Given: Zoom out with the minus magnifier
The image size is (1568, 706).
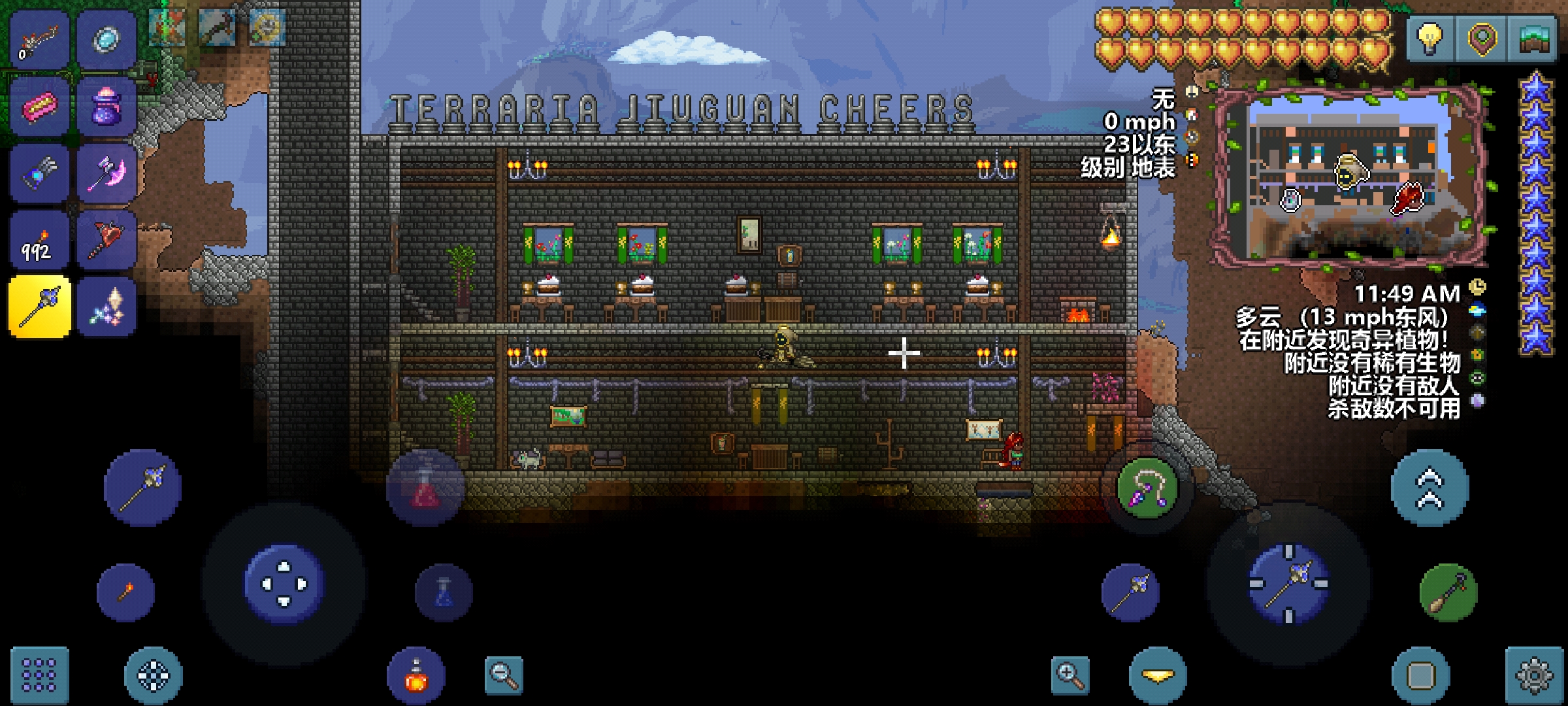Looking at the screenshot, I should (x=504, y=676).
